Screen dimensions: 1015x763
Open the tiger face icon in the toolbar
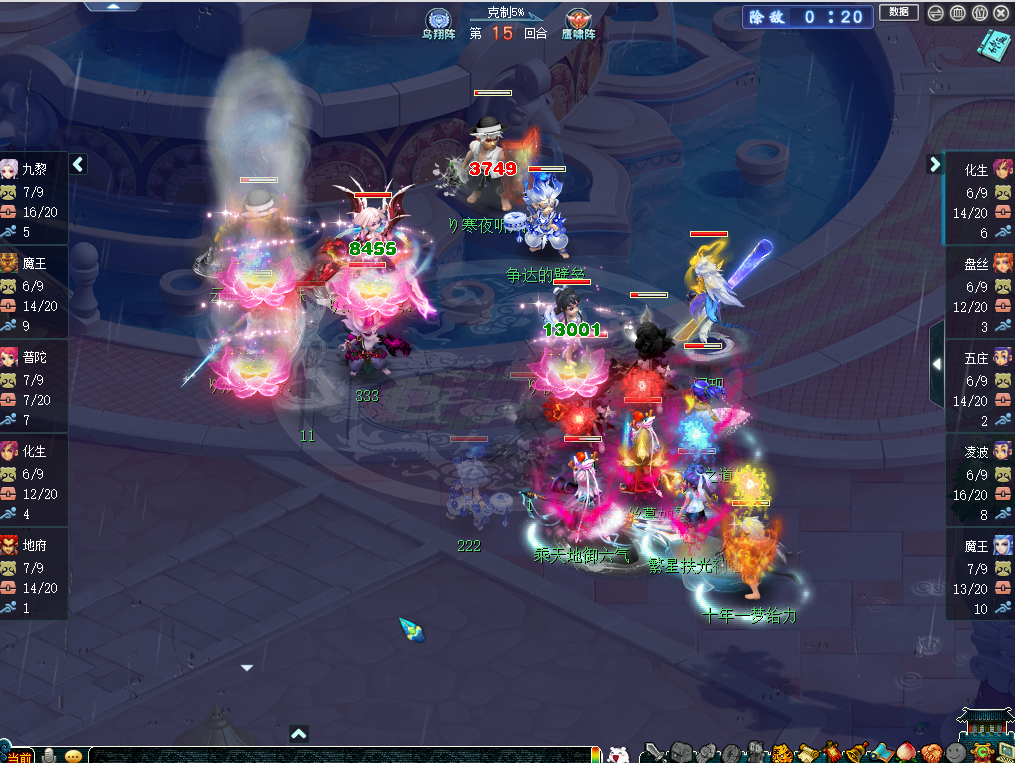[781, 752]
